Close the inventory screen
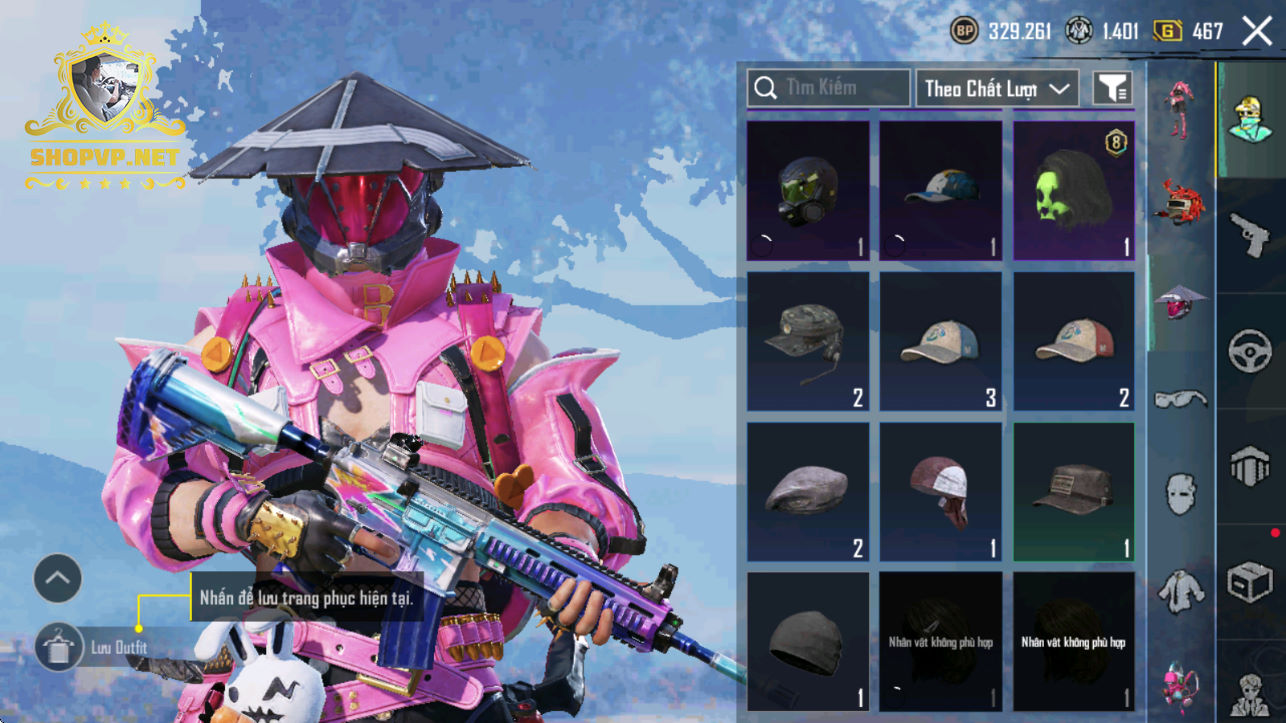Screen dimensions: 1286x723 pyautogui.click(x=1257, y=31)
